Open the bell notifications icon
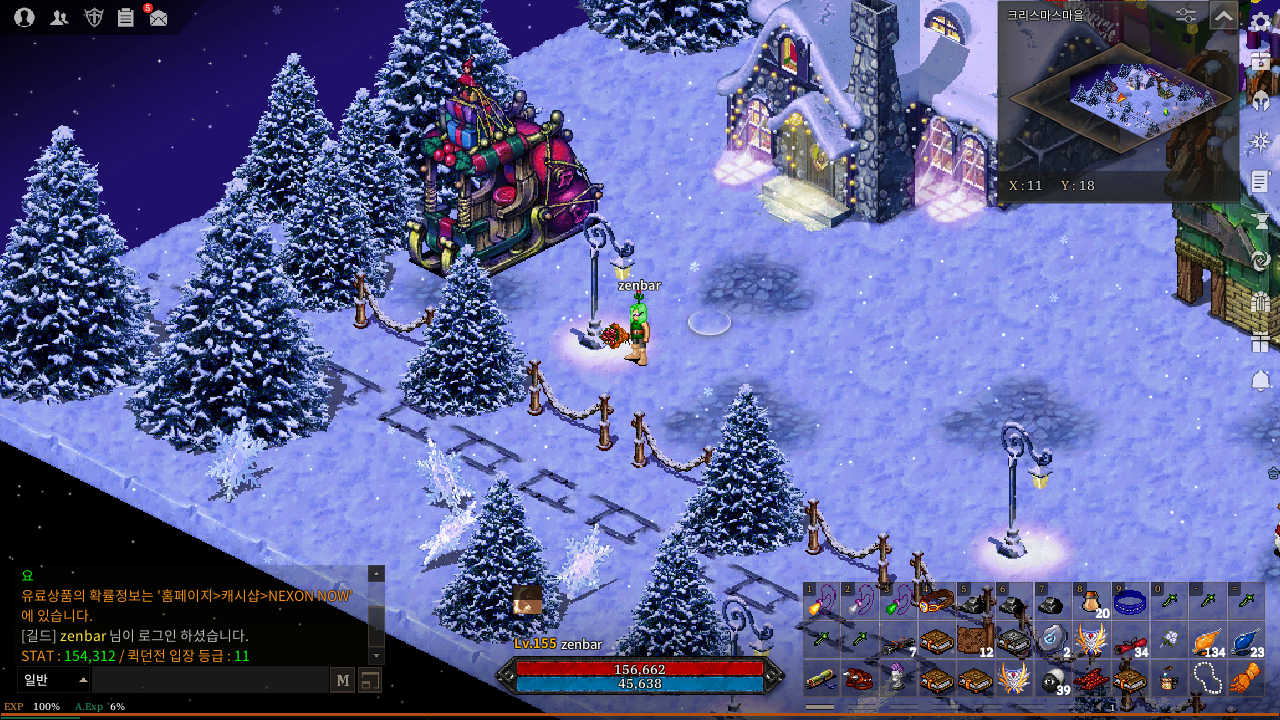The height and width of the screenshot is (720, 1280). pyautogui.click(x=1260, y=381)
